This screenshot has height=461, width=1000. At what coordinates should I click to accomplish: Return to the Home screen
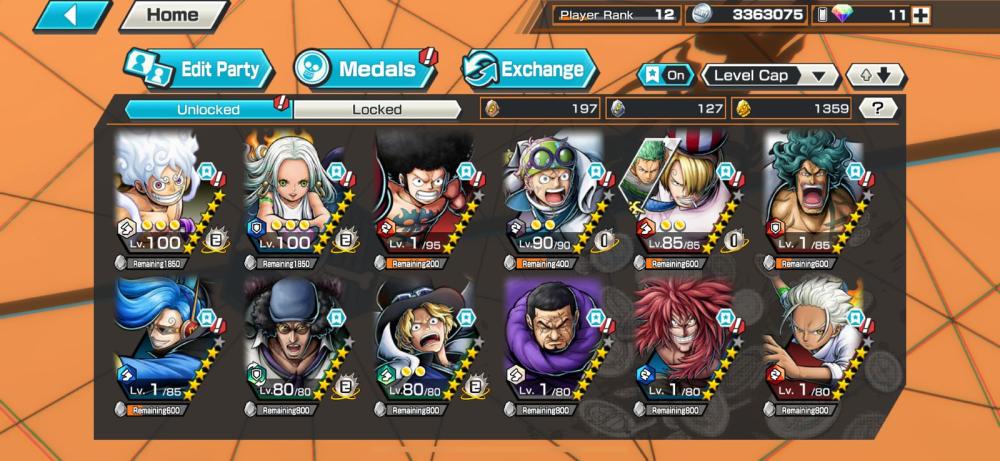point(172,16)
